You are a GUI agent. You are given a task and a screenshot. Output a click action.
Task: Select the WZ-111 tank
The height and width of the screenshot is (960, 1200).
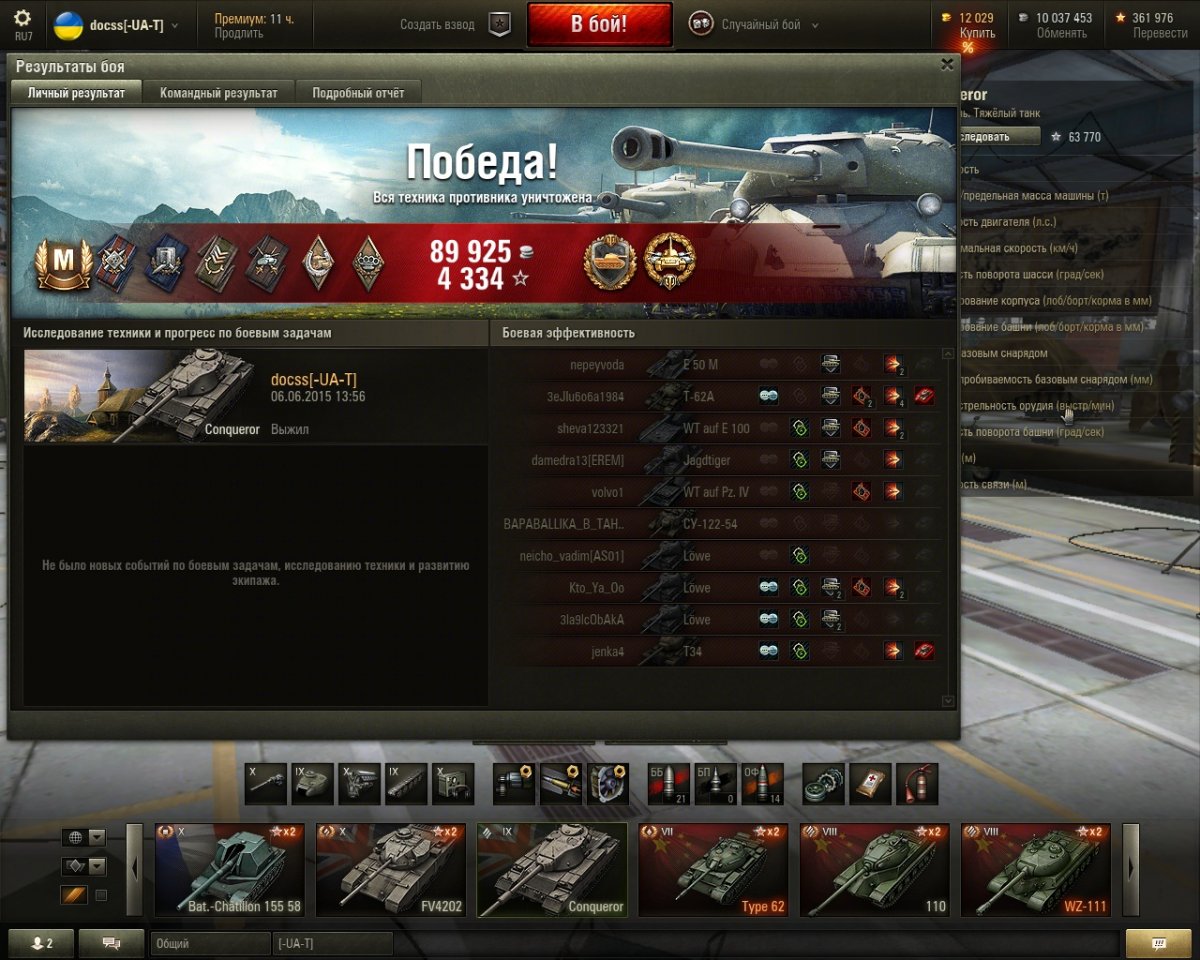1035,870
